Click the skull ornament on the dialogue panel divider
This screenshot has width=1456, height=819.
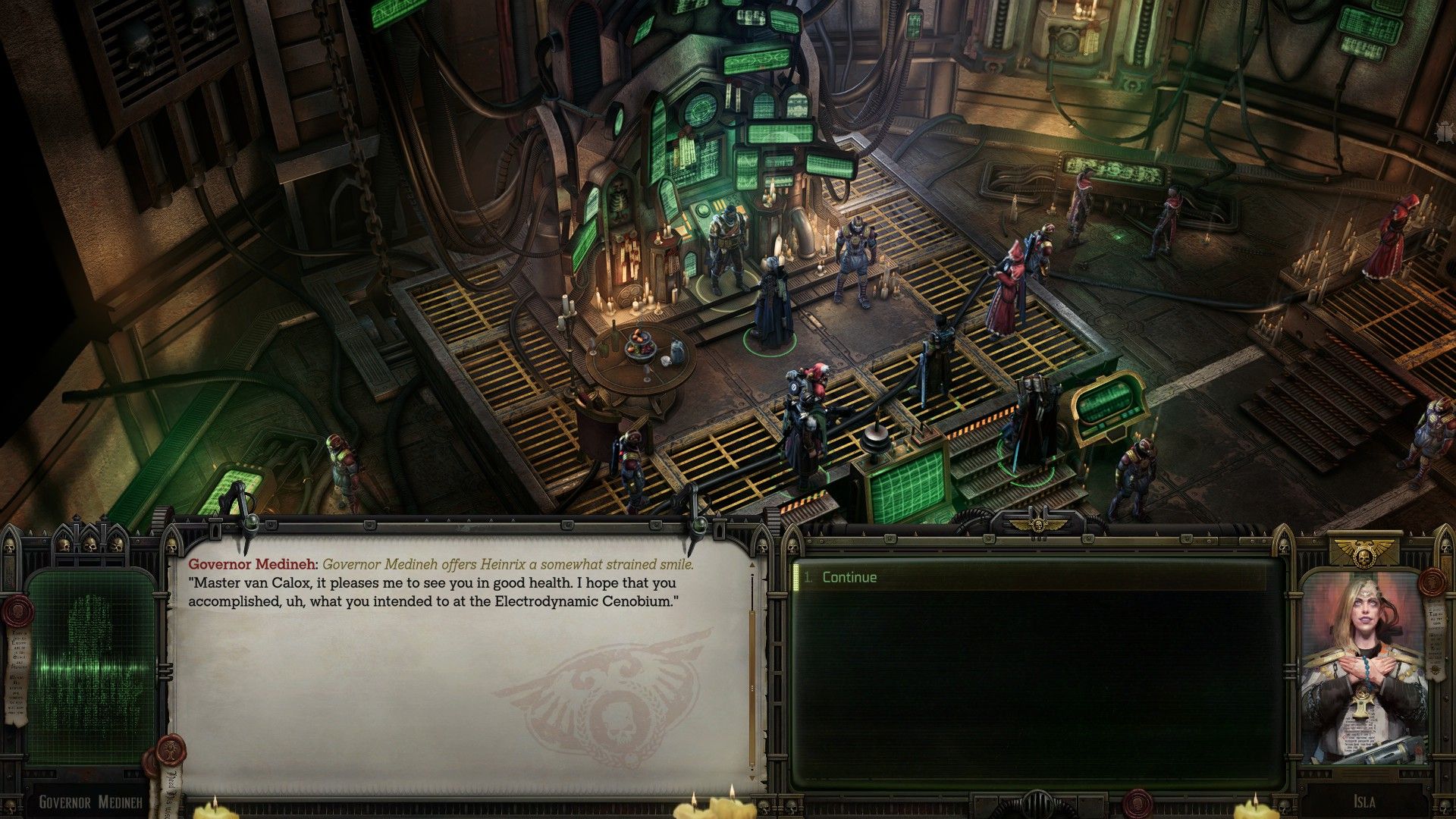point(763,548)
